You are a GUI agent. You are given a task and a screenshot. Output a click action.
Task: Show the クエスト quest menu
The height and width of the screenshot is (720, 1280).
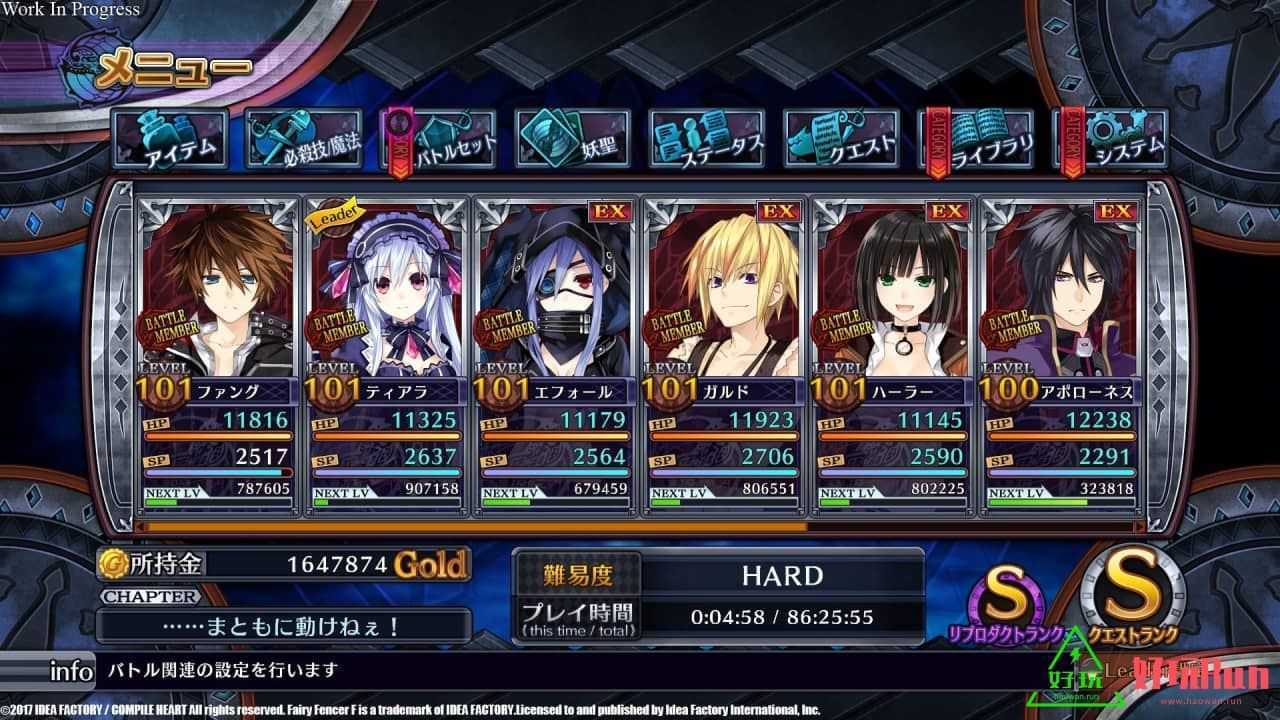841,139
